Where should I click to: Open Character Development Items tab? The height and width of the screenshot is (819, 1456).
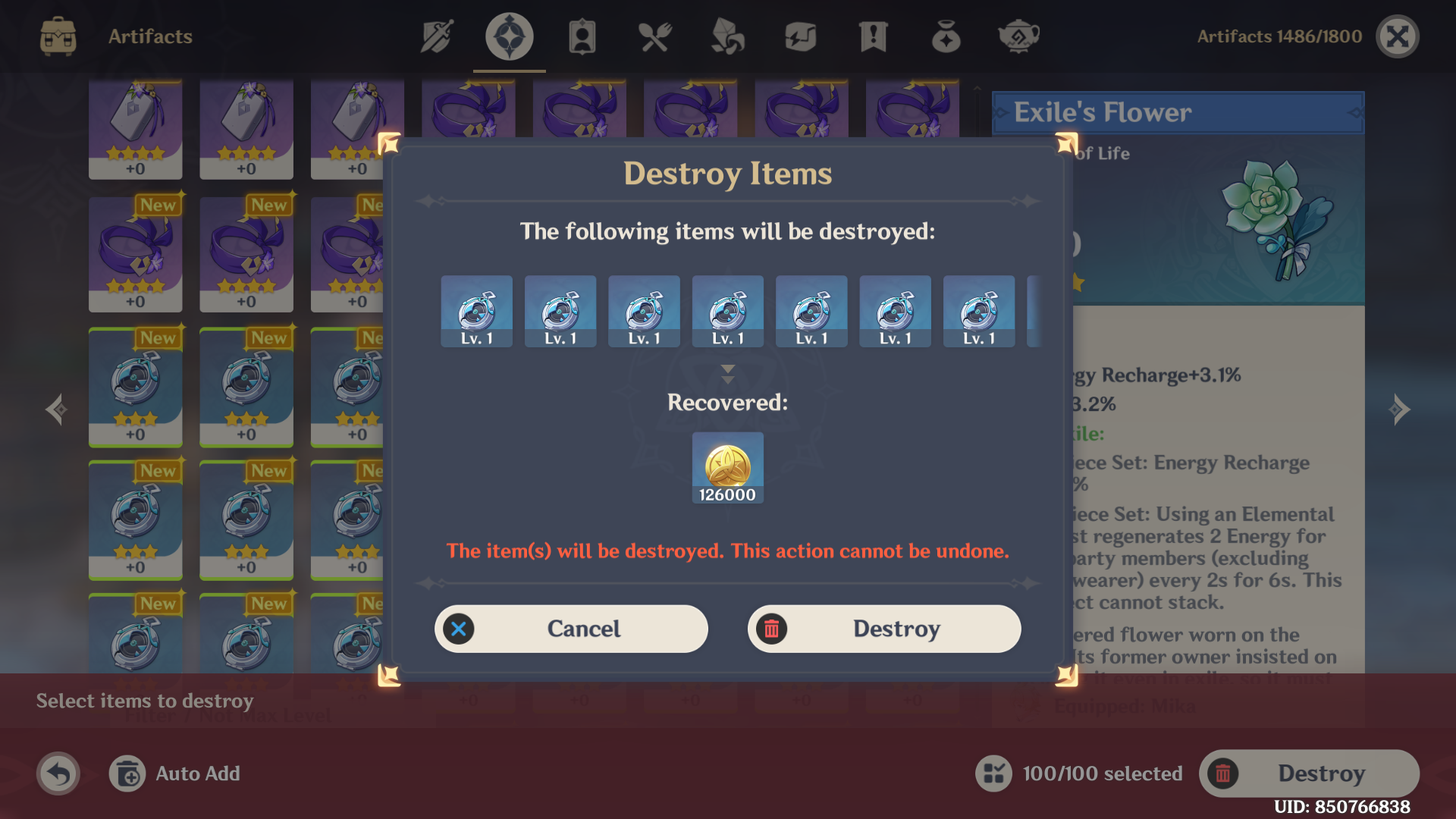coord(582,36)
